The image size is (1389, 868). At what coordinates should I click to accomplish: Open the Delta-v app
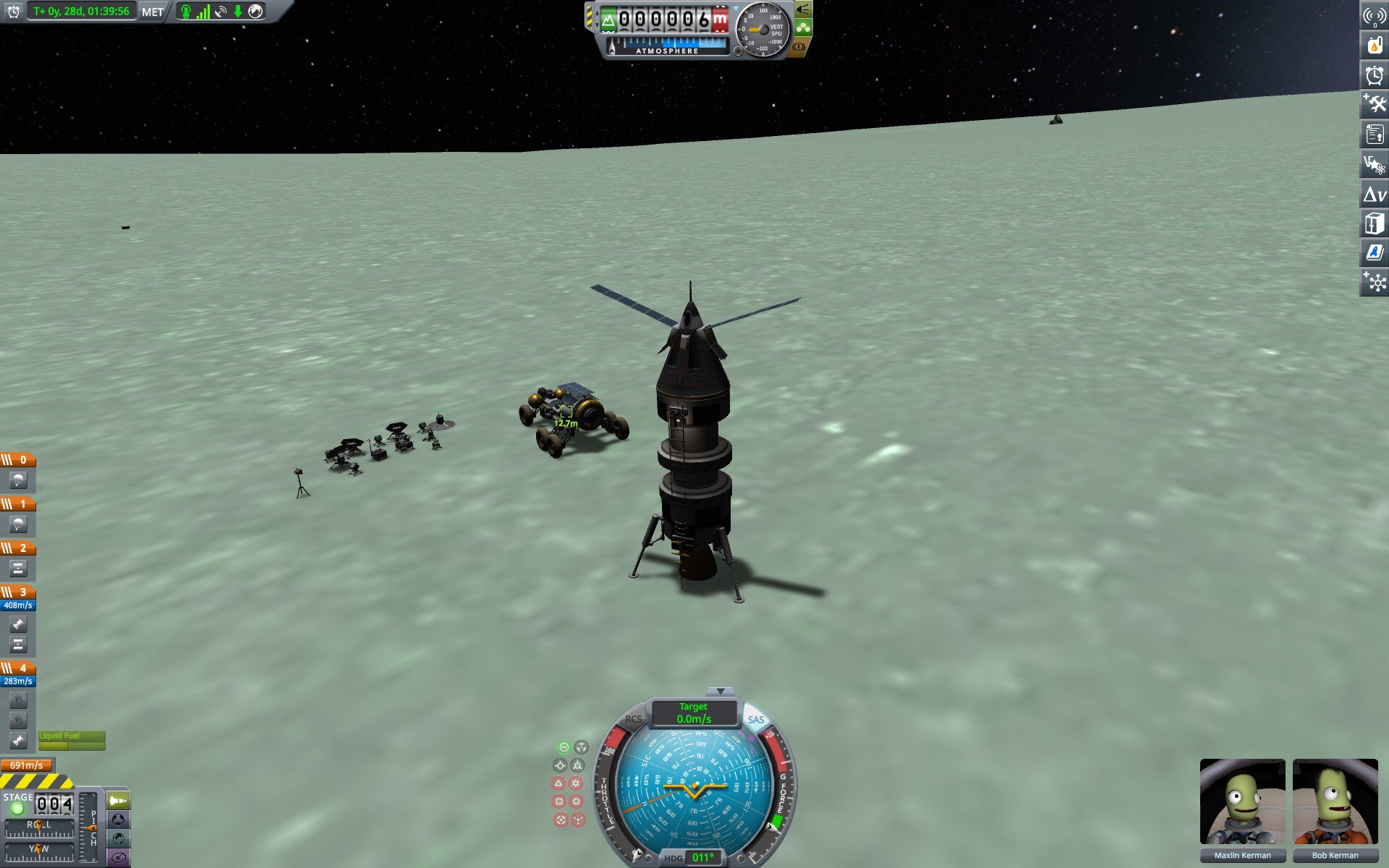pos(1374,194)
